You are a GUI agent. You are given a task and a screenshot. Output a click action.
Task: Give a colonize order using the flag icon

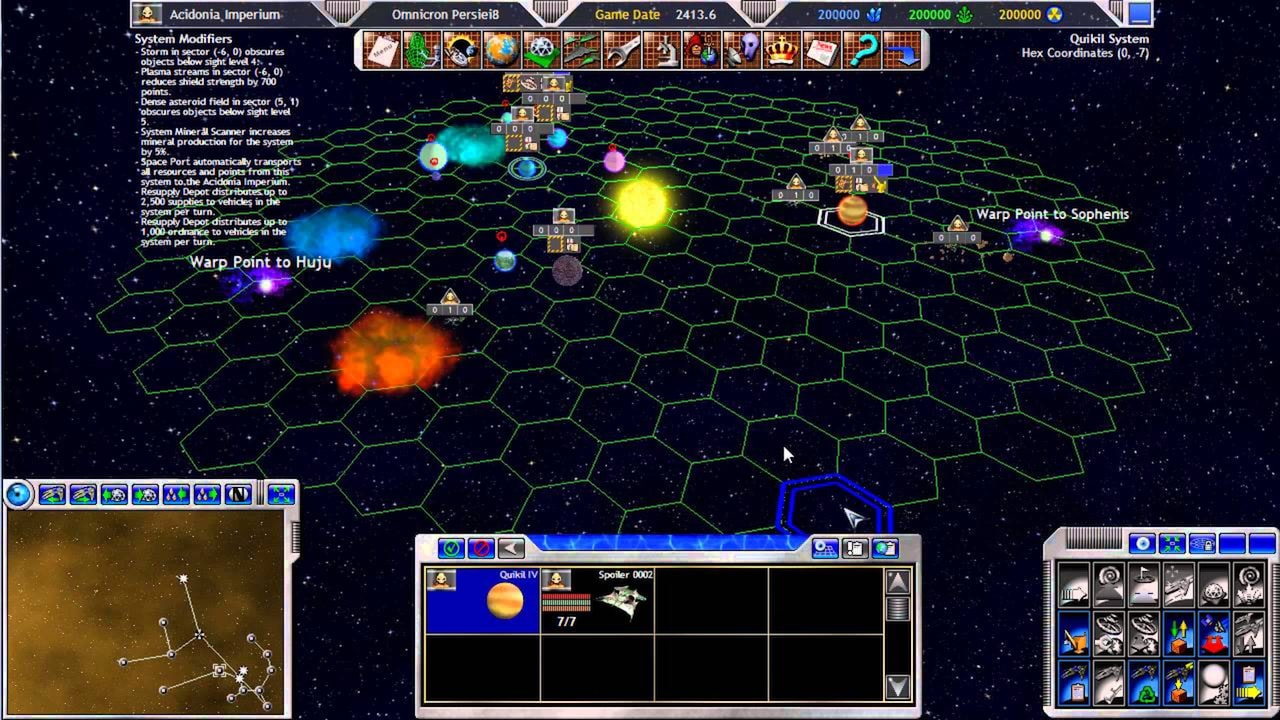[1143, 585]
